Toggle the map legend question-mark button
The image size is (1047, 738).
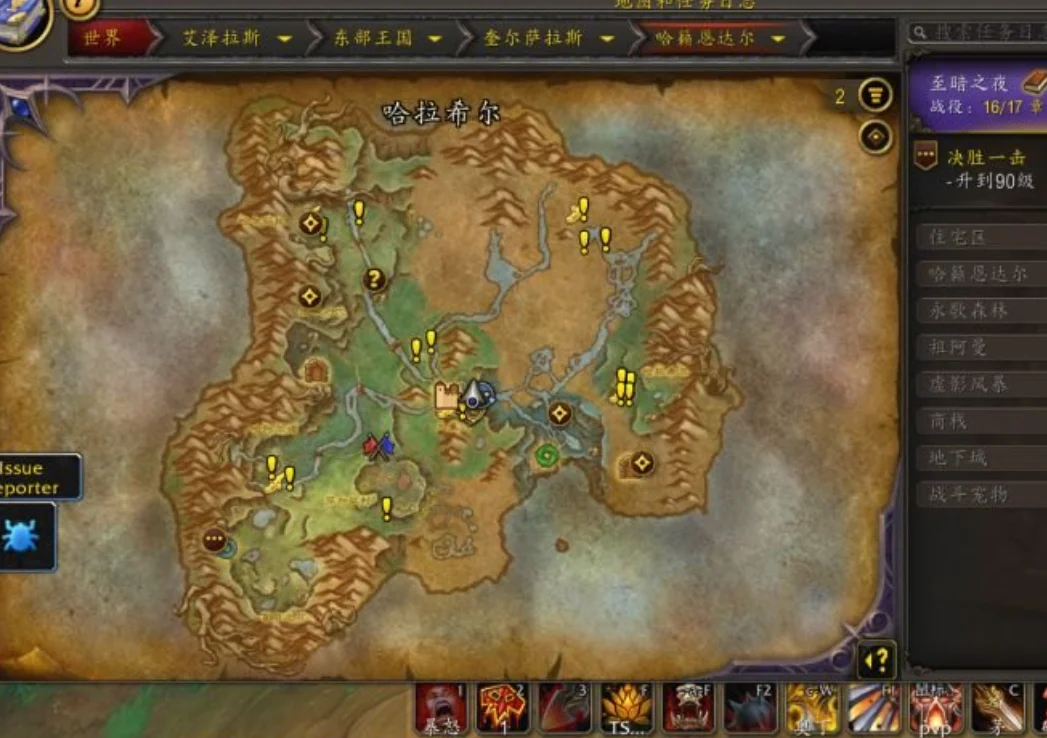pos(875,660)
